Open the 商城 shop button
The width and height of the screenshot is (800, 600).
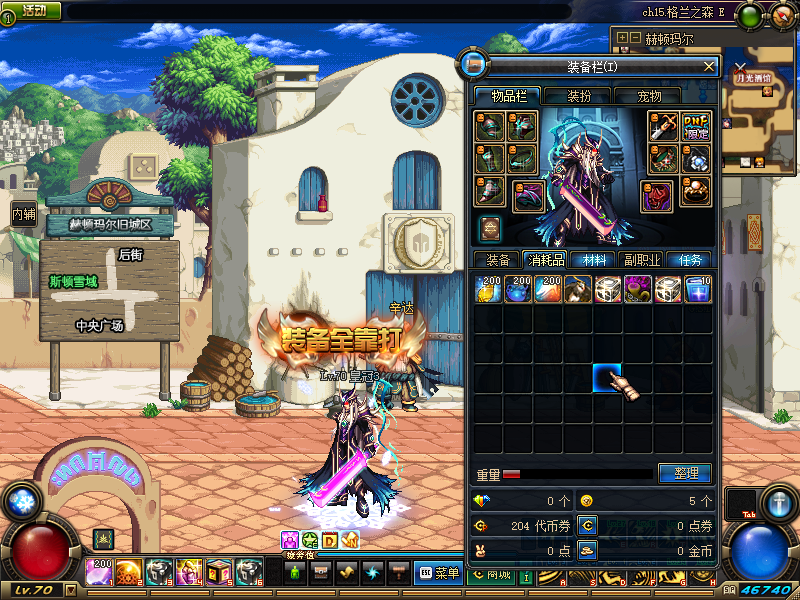[491, 573]
